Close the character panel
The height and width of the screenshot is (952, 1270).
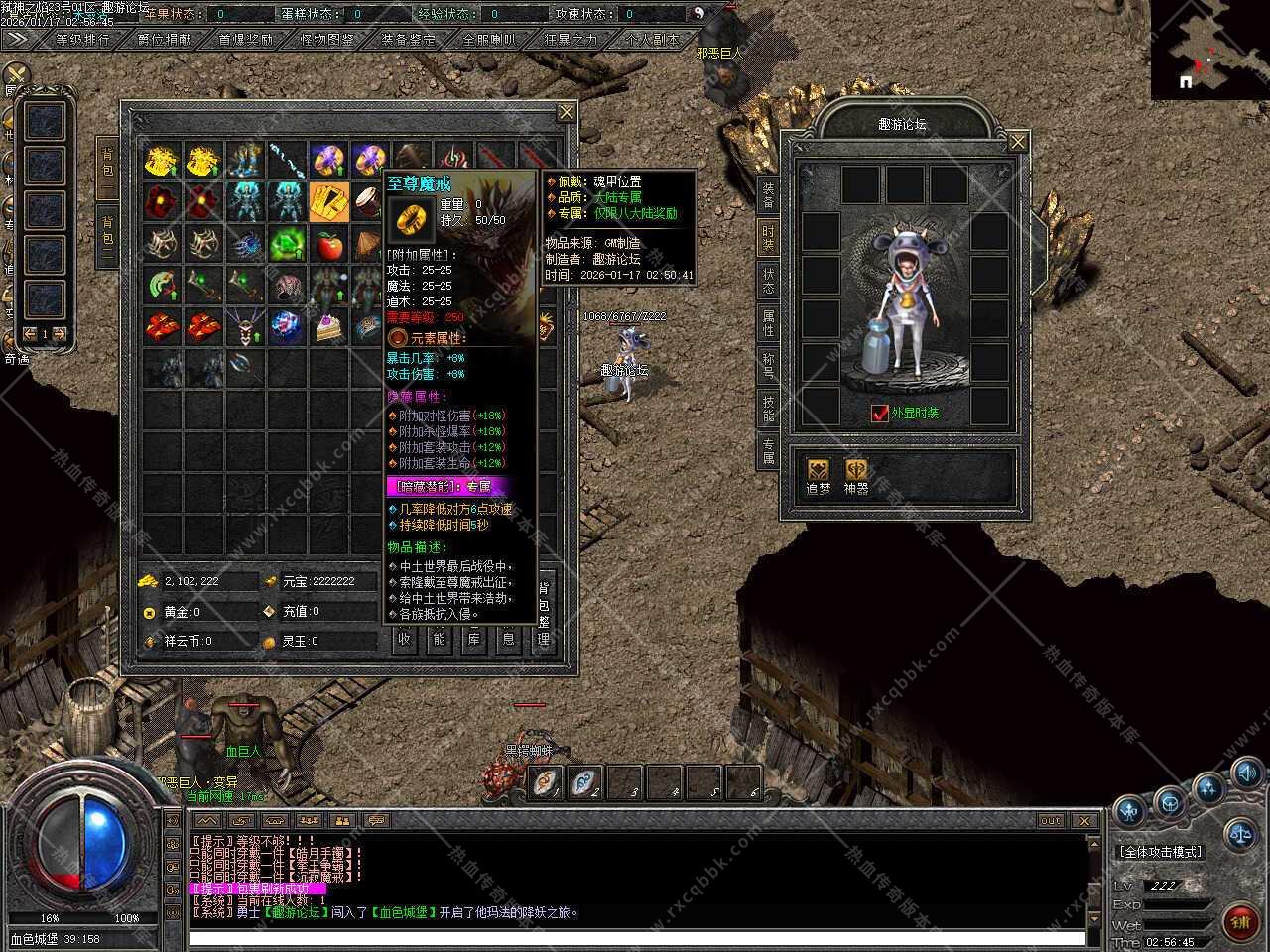tap(1018, 143)
